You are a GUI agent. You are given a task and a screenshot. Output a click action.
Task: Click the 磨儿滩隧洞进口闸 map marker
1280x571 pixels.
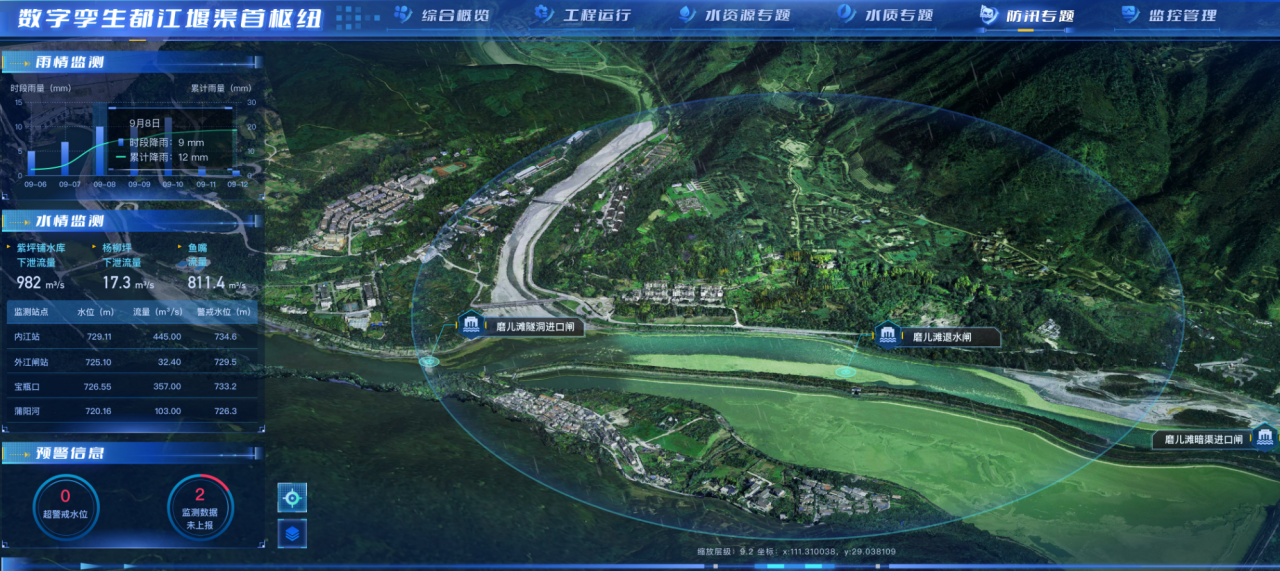click(x=471, y=325)
